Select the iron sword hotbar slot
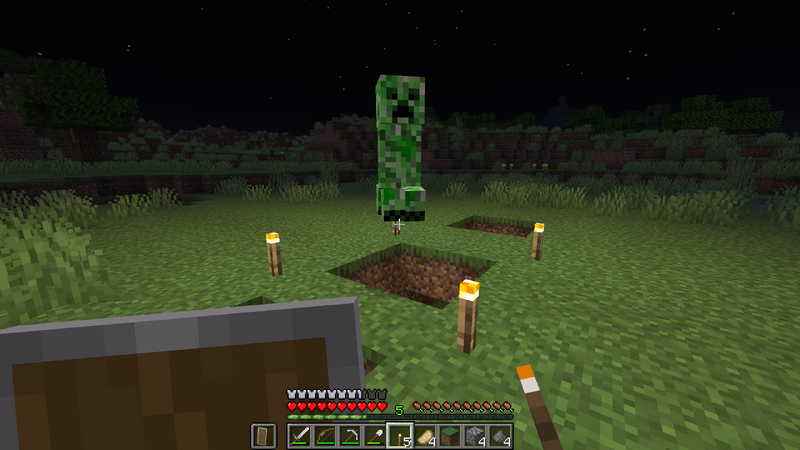 click(299, 436)
